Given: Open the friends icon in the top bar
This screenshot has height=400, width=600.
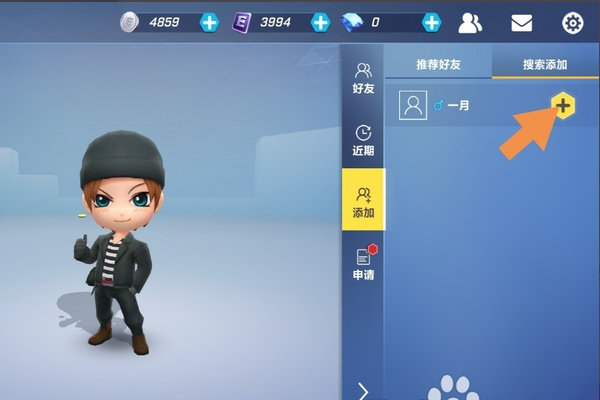Looking at the screenshot, I should tap(471, 22).
